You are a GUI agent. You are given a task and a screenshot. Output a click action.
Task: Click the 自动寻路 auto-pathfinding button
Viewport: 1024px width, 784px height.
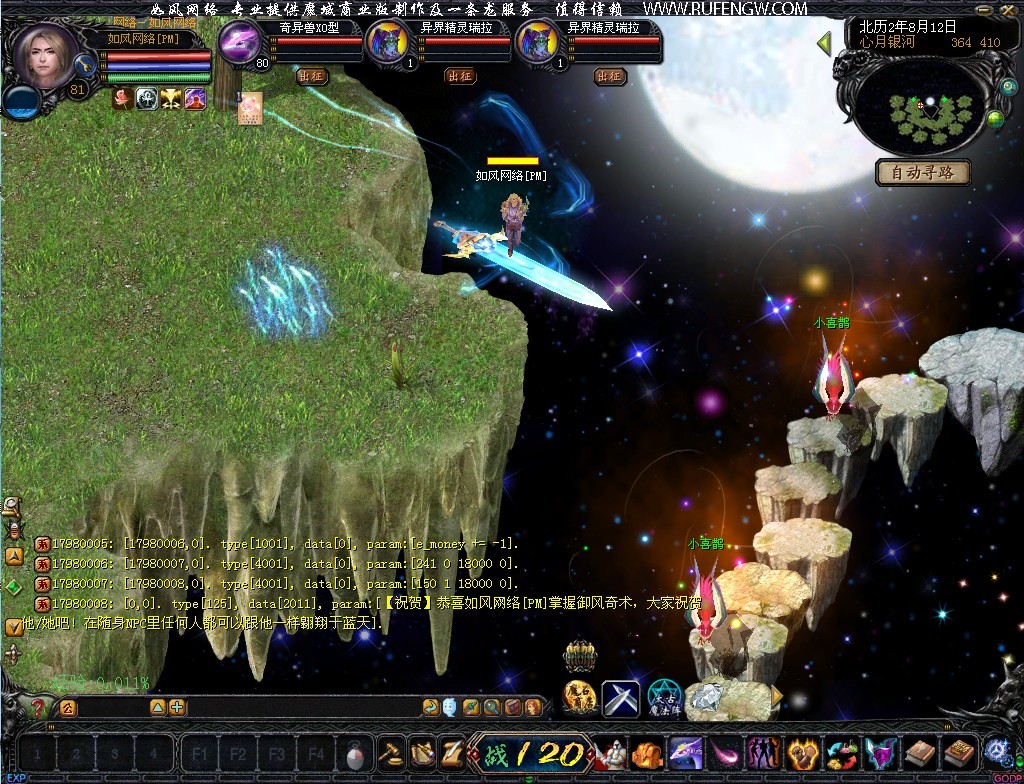(x=923, y=173)
